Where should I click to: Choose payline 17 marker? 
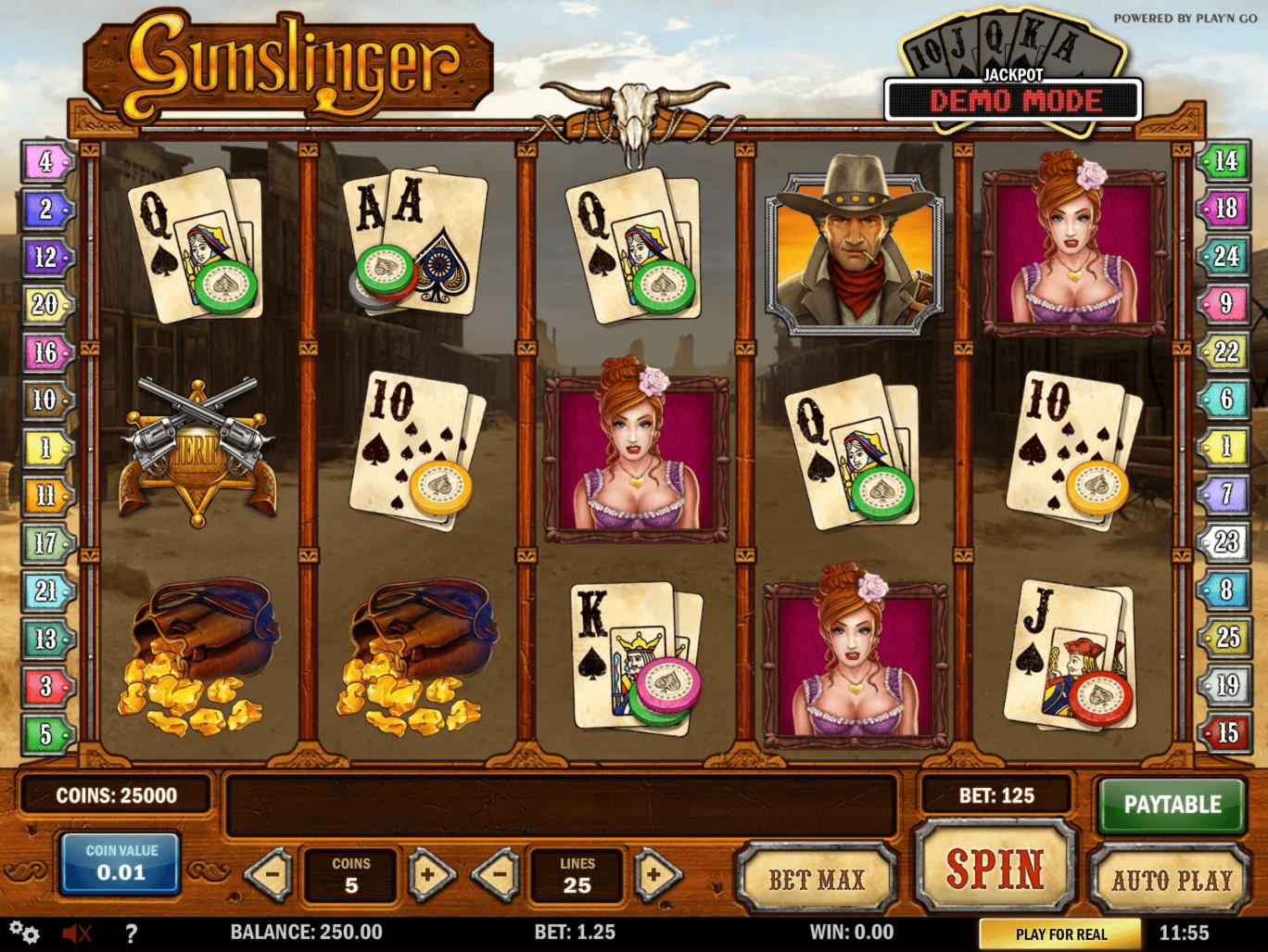(46, 543)
